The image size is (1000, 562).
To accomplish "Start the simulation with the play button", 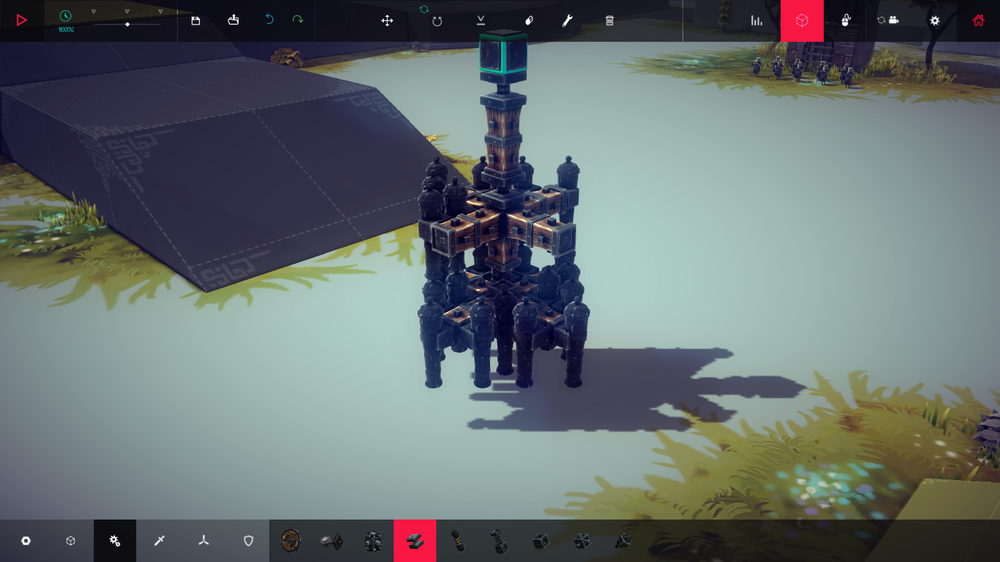I will coord(21,20).
